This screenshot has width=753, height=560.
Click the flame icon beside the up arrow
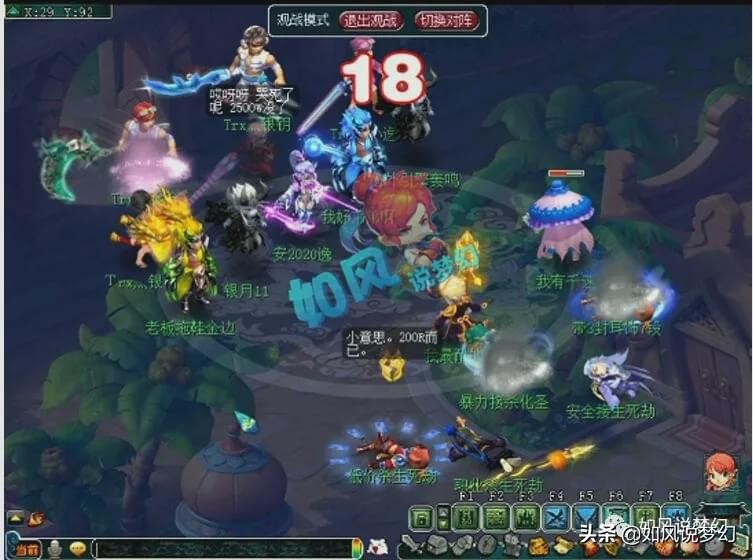click(37, 518)
